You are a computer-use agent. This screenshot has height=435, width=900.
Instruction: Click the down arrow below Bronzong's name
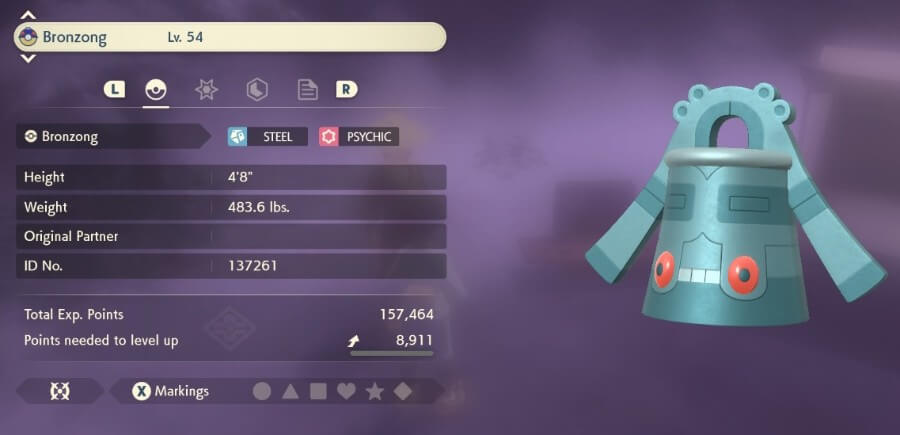click(x=28, y=59)
